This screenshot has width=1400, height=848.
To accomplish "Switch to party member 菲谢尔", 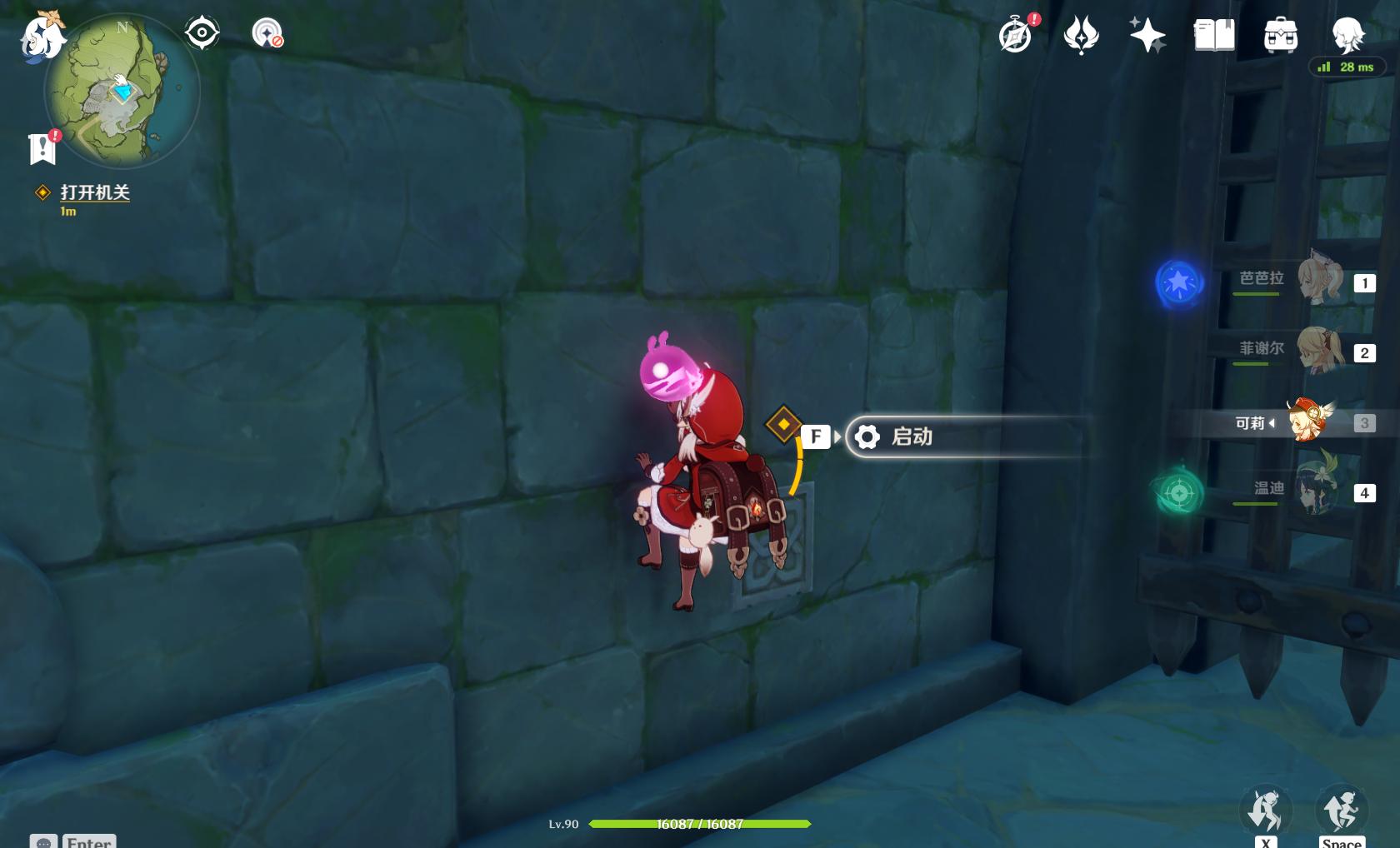I will pos(1318,352).
